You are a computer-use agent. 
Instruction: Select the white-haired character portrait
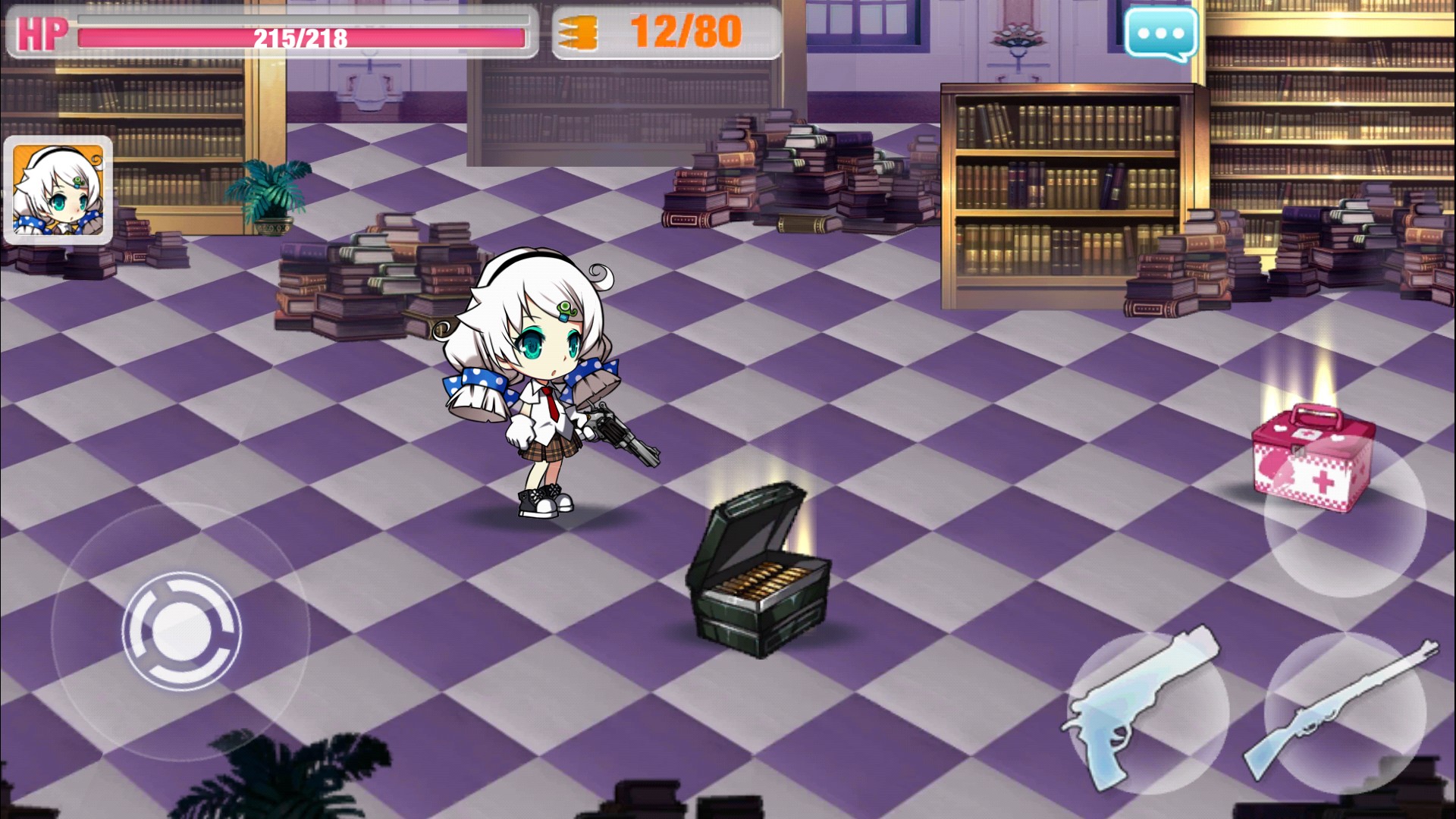tap(58, 190)
